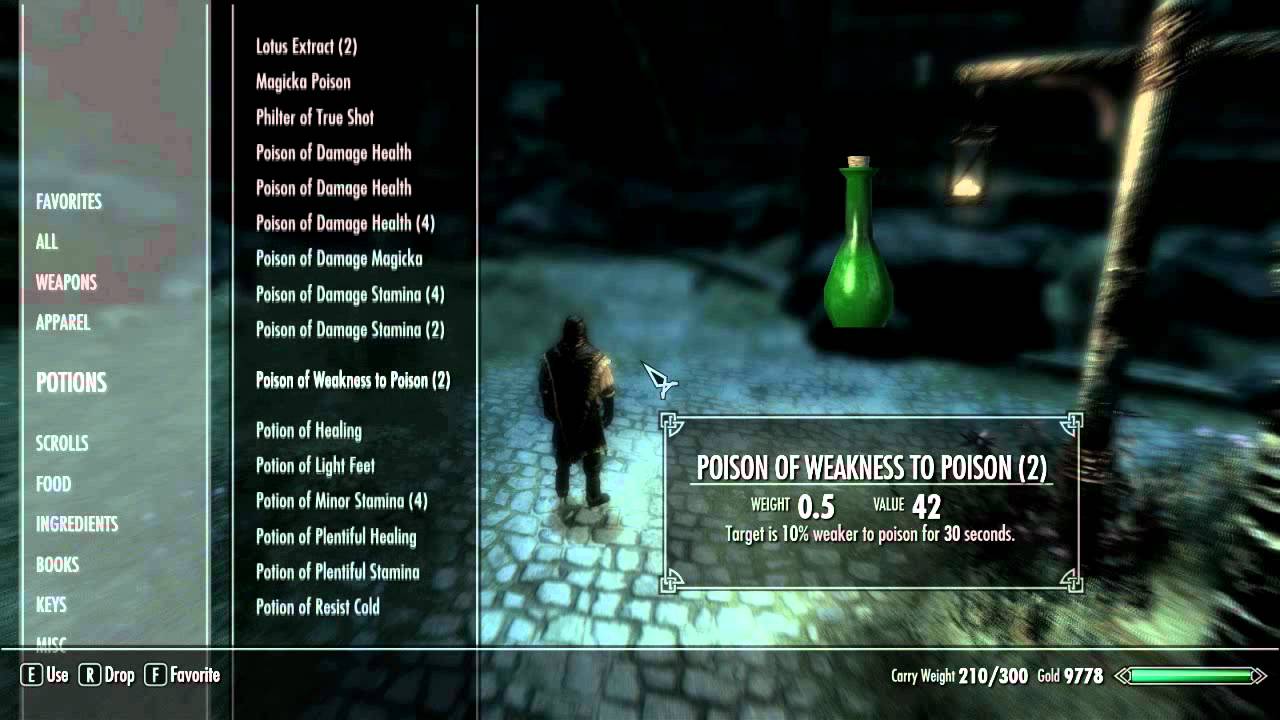Switch to the Weapons category
The height and width of the screenshot is (720, 1280).
(x=66, y=283)
